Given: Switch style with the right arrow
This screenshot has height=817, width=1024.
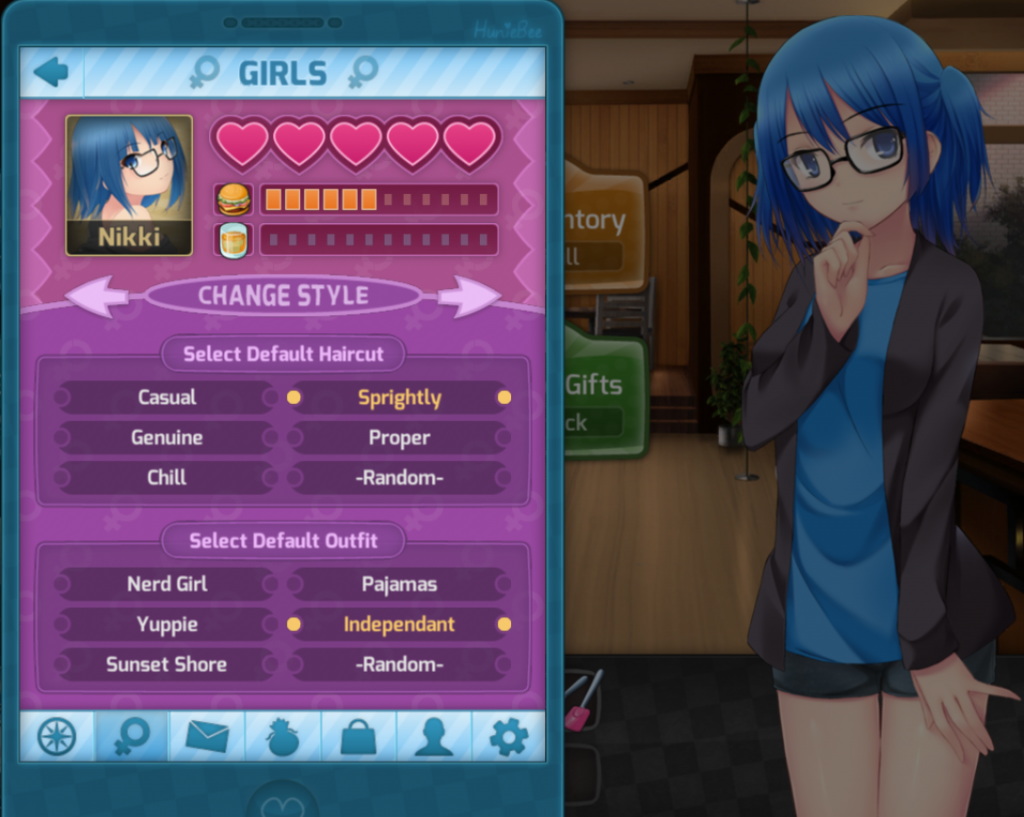Looking at the screenshot, I should tap(468, 296).
